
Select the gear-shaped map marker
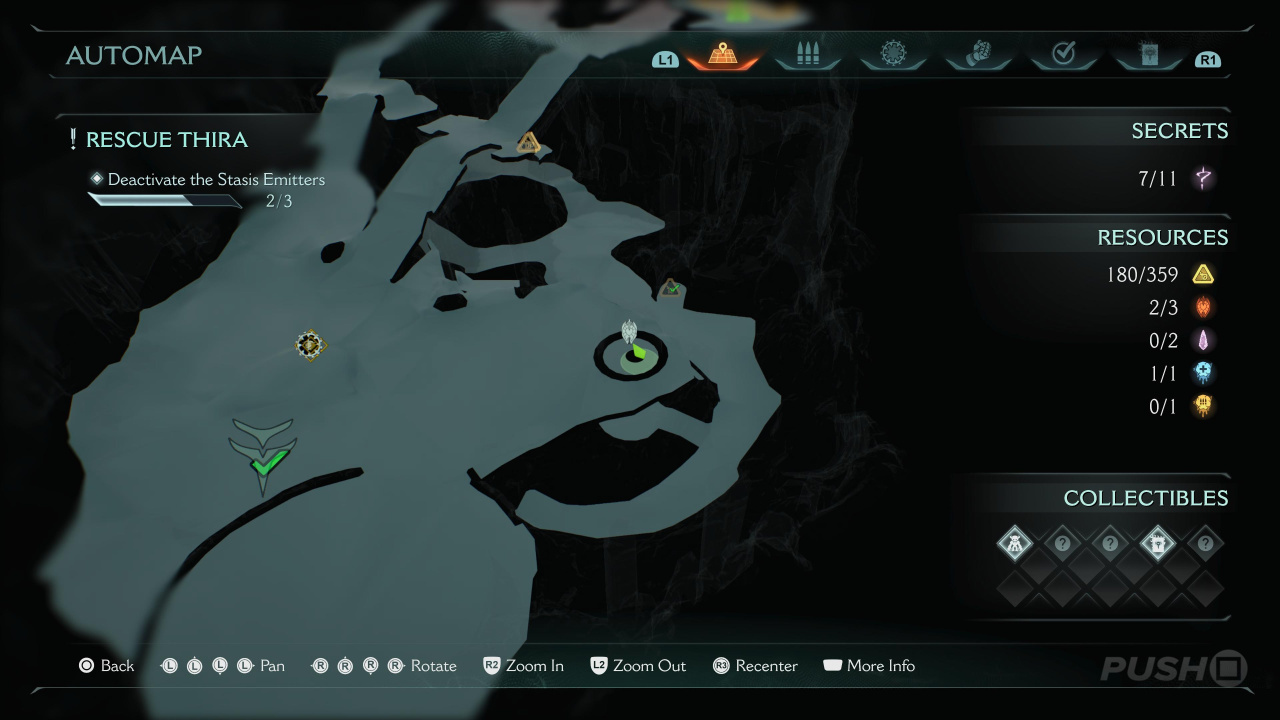tap(311, 345)
